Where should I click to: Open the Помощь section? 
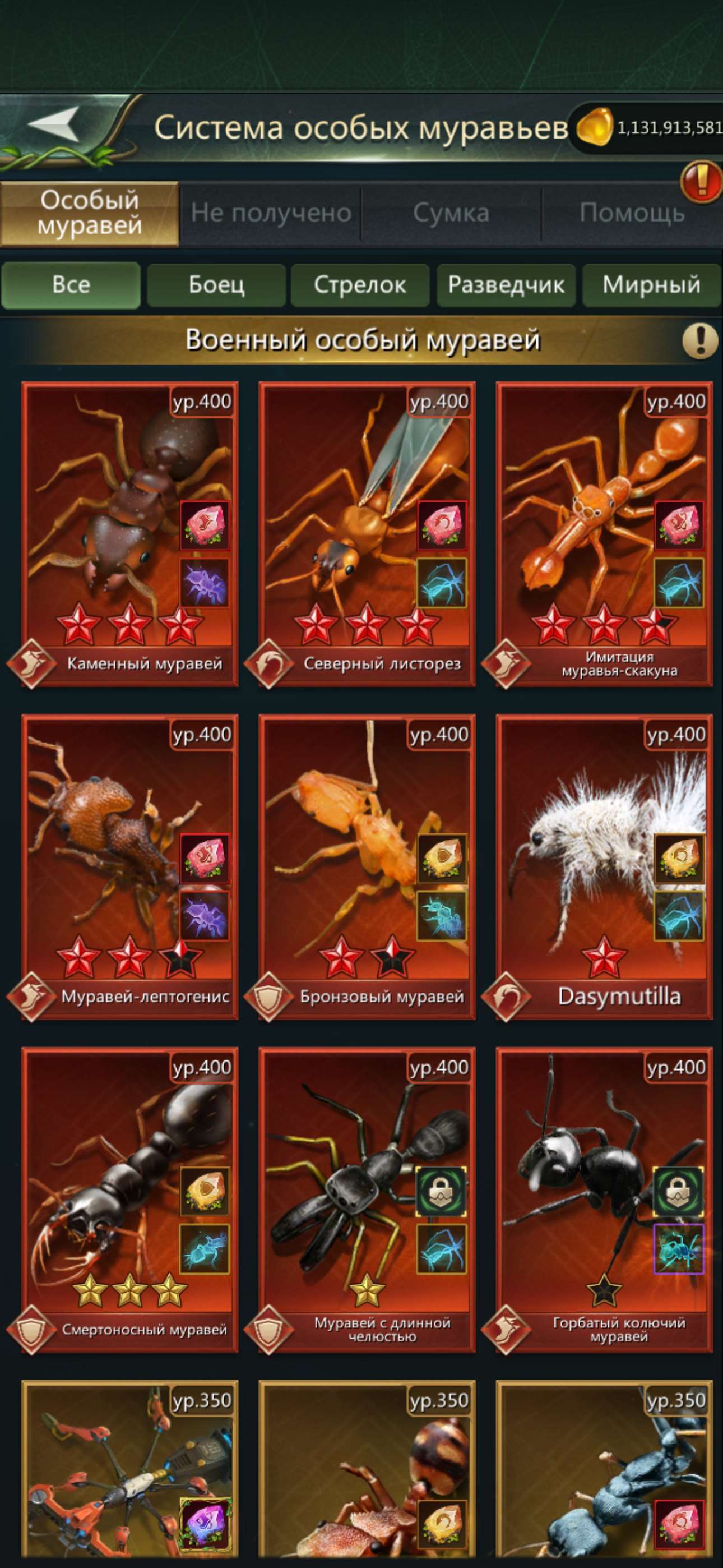(x=633, y=212)
